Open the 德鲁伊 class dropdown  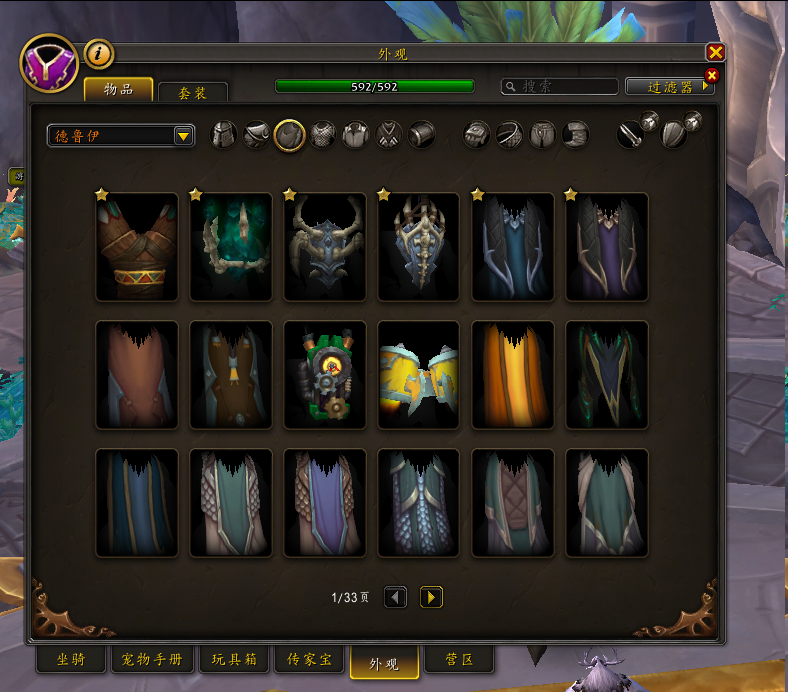coord(184,136)
